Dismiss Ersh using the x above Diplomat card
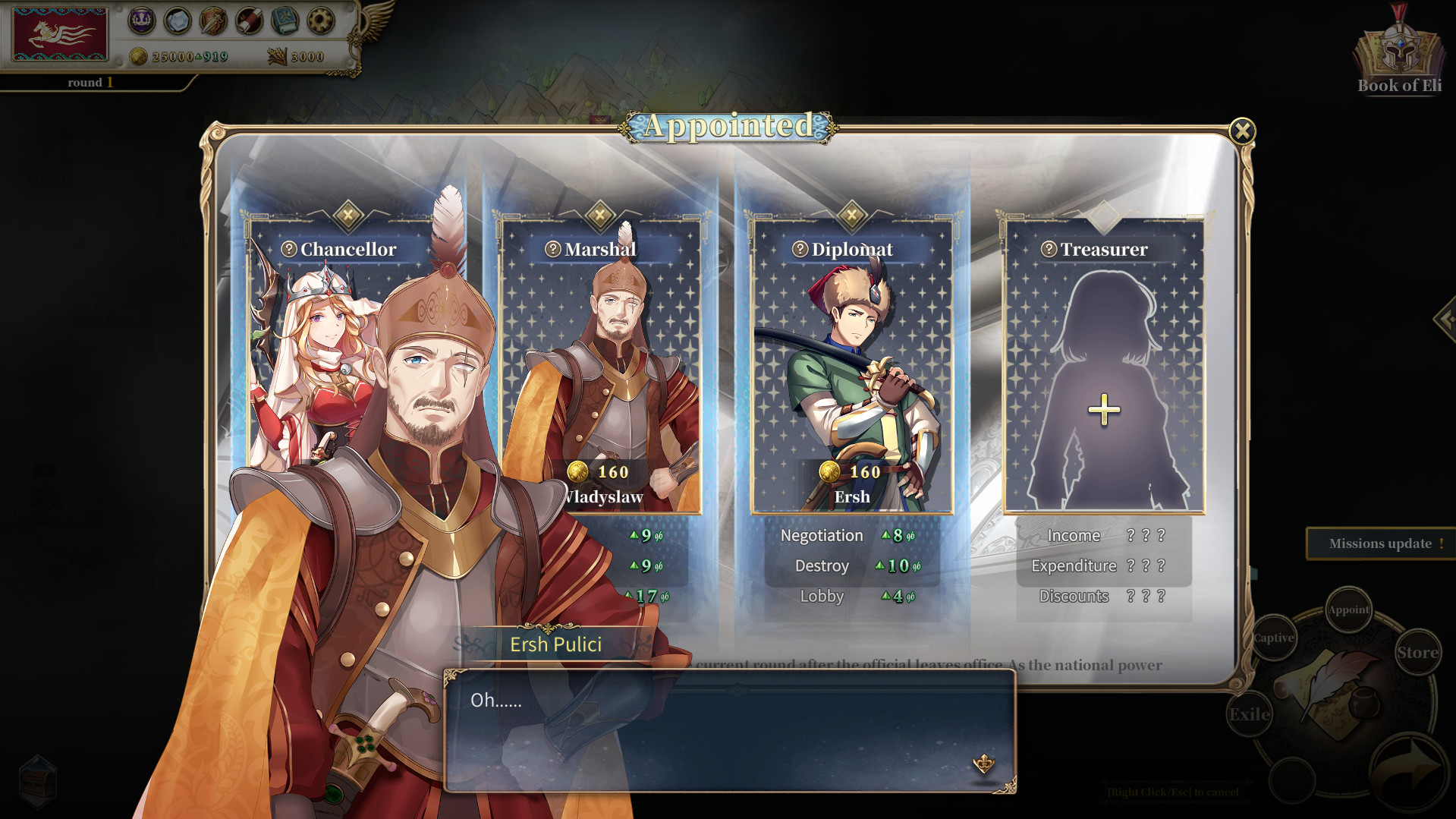Screen dimensions: 1456x819 pos(853,215)
